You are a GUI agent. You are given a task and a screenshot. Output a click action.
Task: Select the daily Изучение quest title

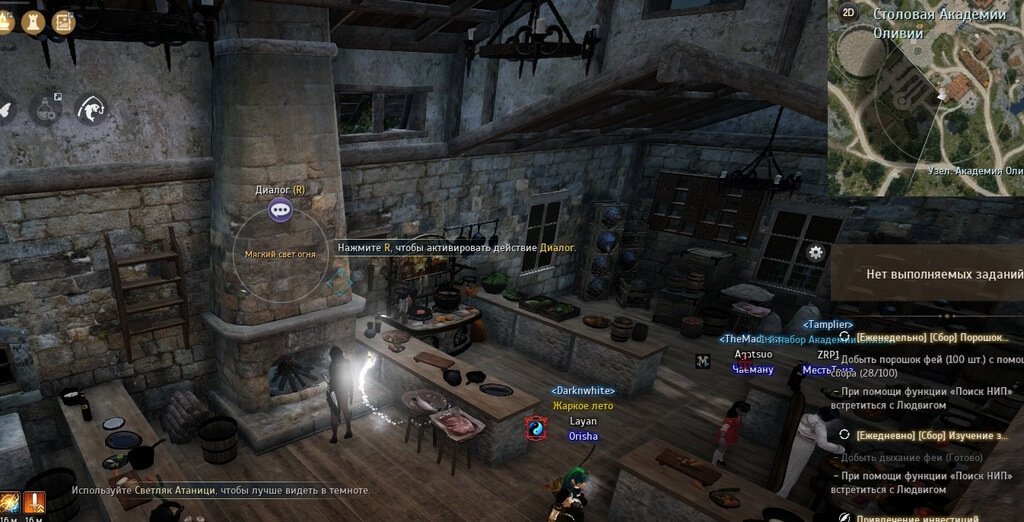(x=930, y=436)
